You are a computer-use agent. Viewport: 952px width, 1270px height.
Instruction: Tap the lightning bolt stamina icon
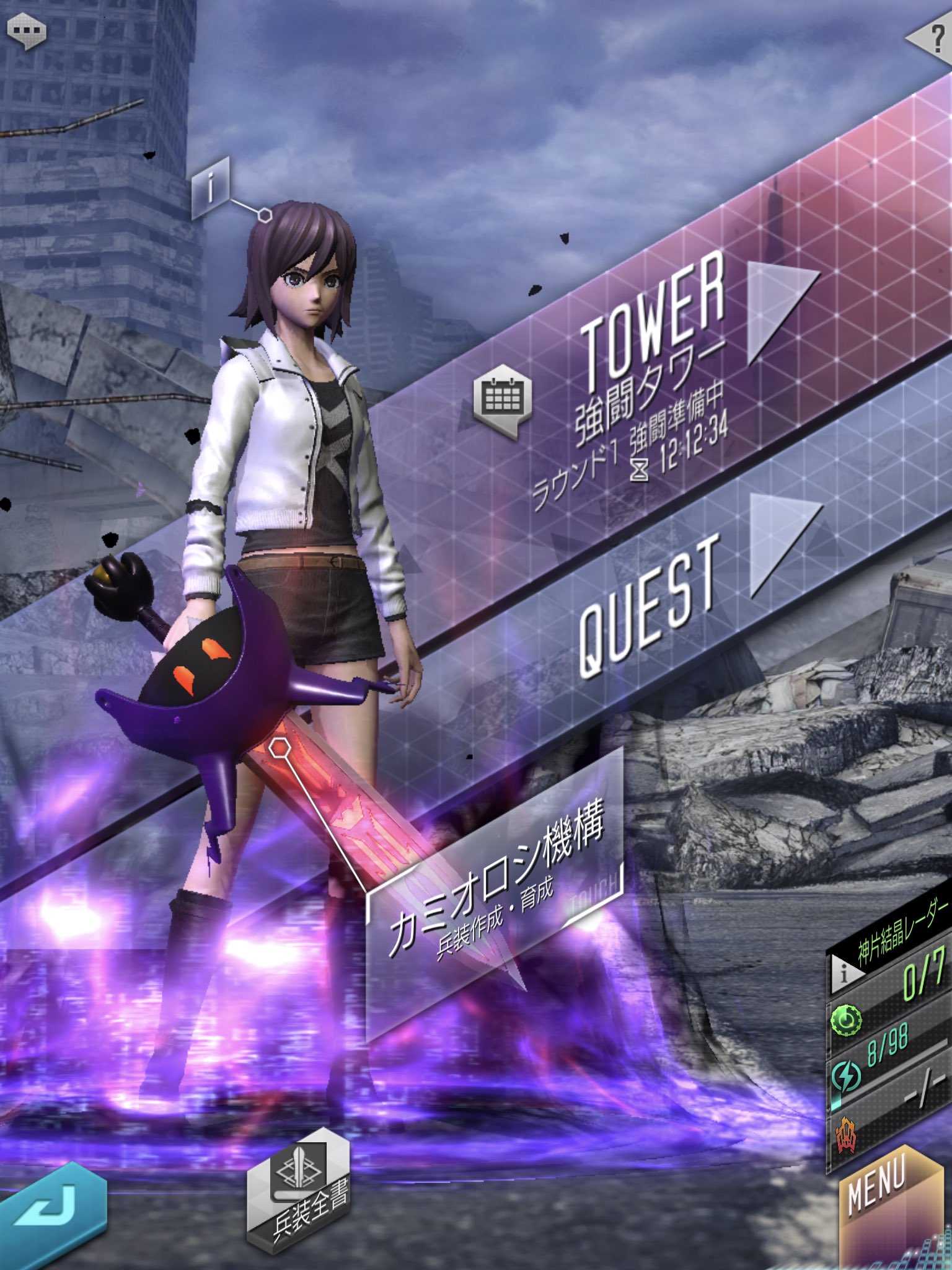pos(846,1076)
